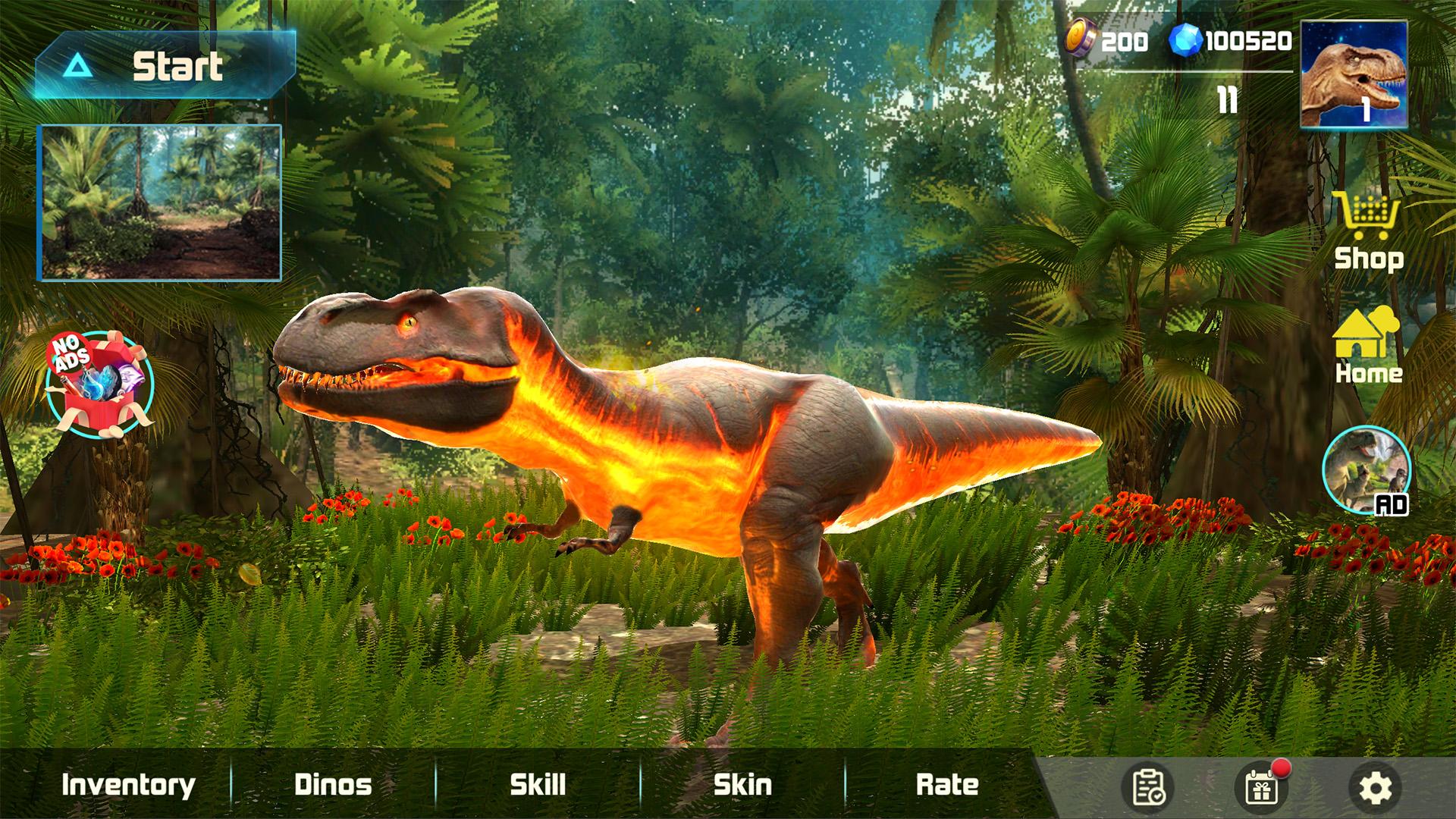Open the Inventory menu
Image resolution: width=1456 pixels, height=819 pixels.
pos(128,785)
